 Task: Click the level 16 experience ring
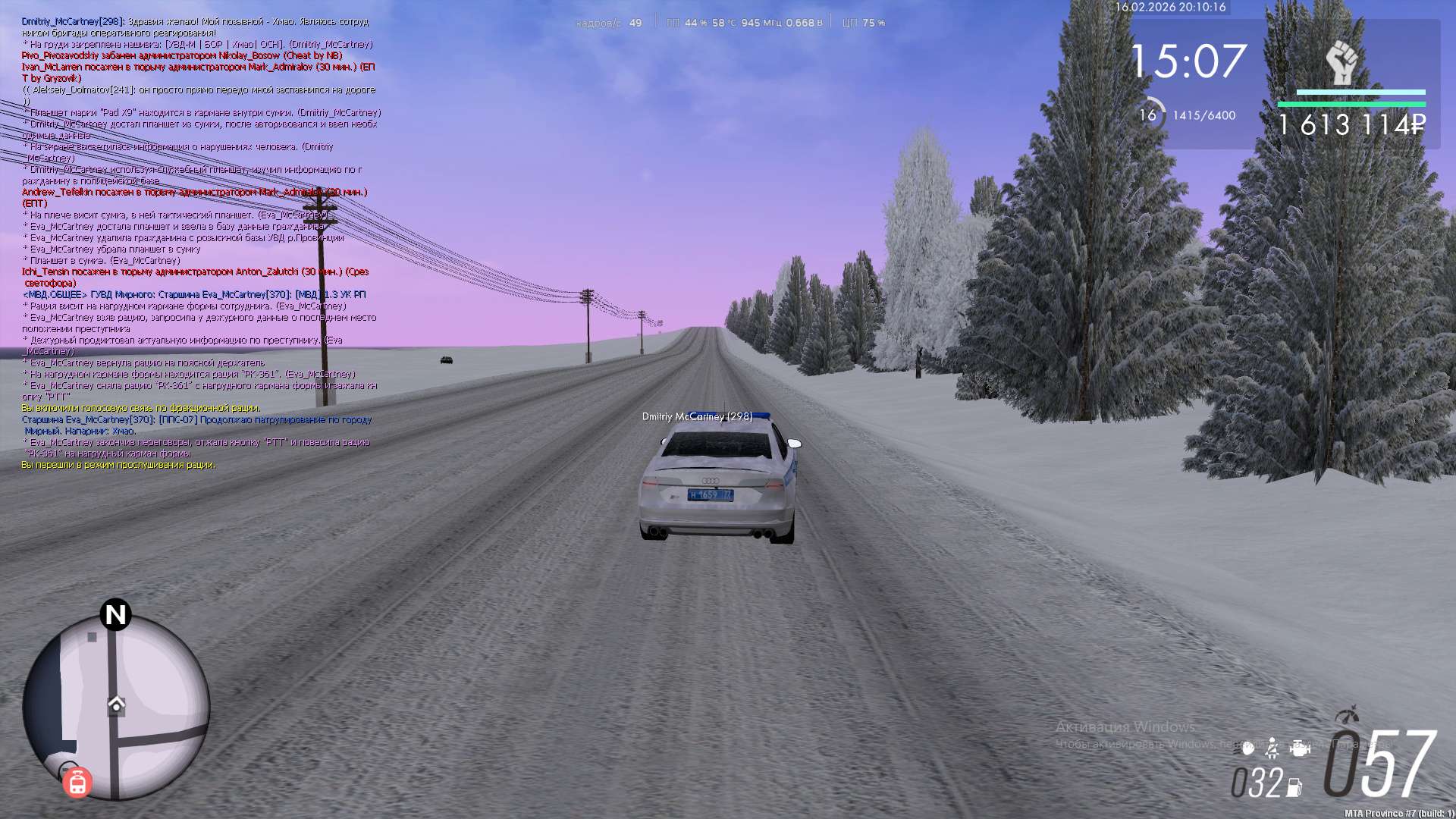click(x=1148, y=115)
